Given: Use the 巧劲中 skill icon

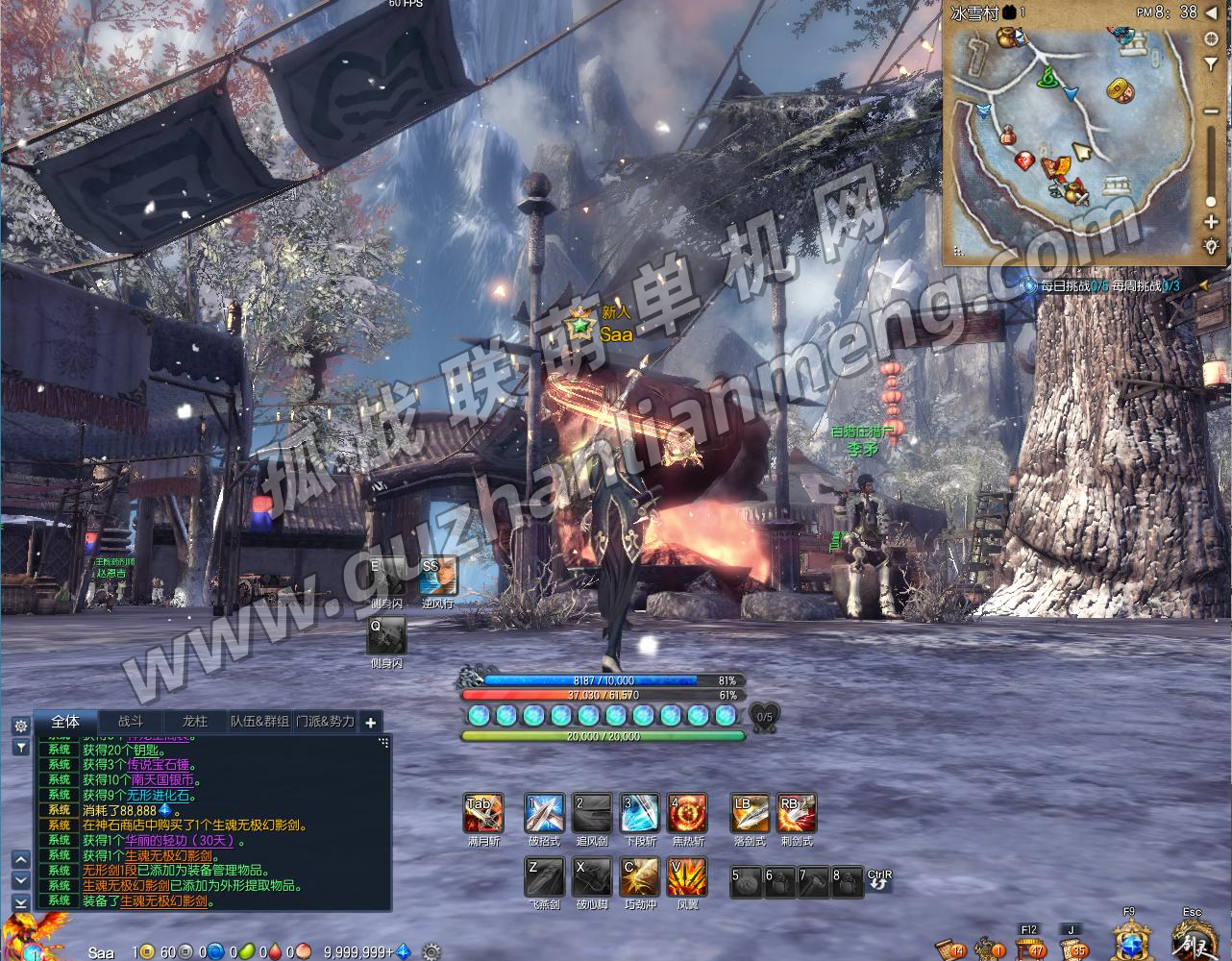Looking at the screenshot, I should 640,877.
